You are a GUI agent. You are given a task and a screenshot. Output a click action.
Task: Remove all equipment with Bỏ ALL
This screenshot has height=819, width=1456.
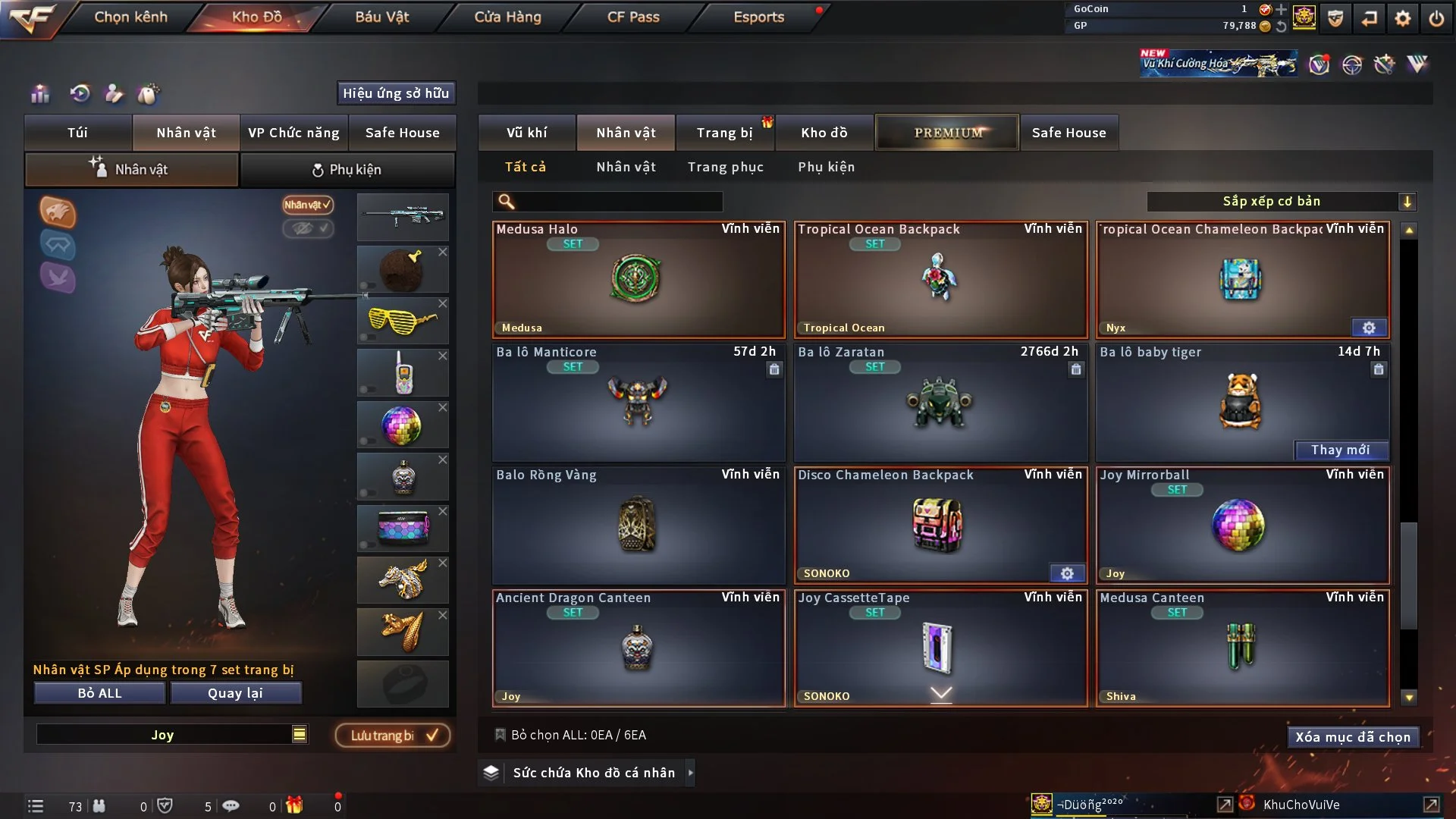click(x=99, y=693)
